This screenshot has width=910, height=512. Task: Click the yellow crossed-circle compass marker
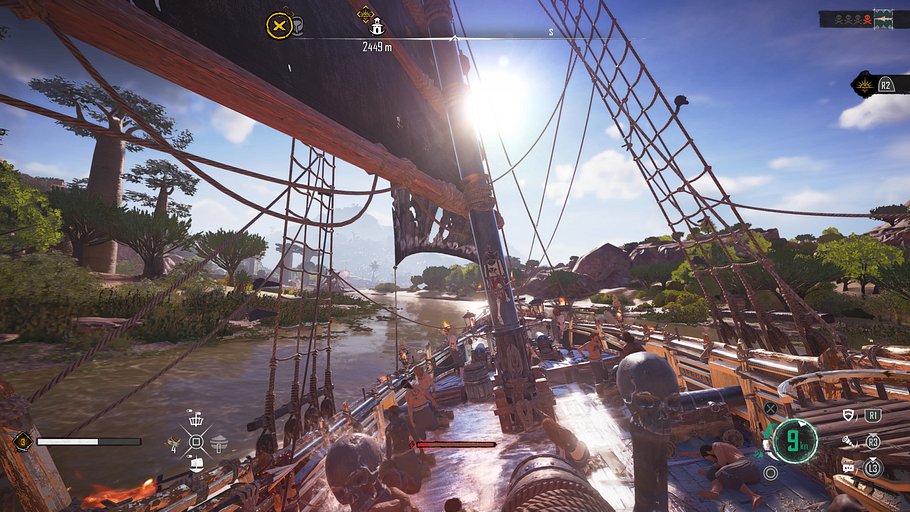coord(279,25)
